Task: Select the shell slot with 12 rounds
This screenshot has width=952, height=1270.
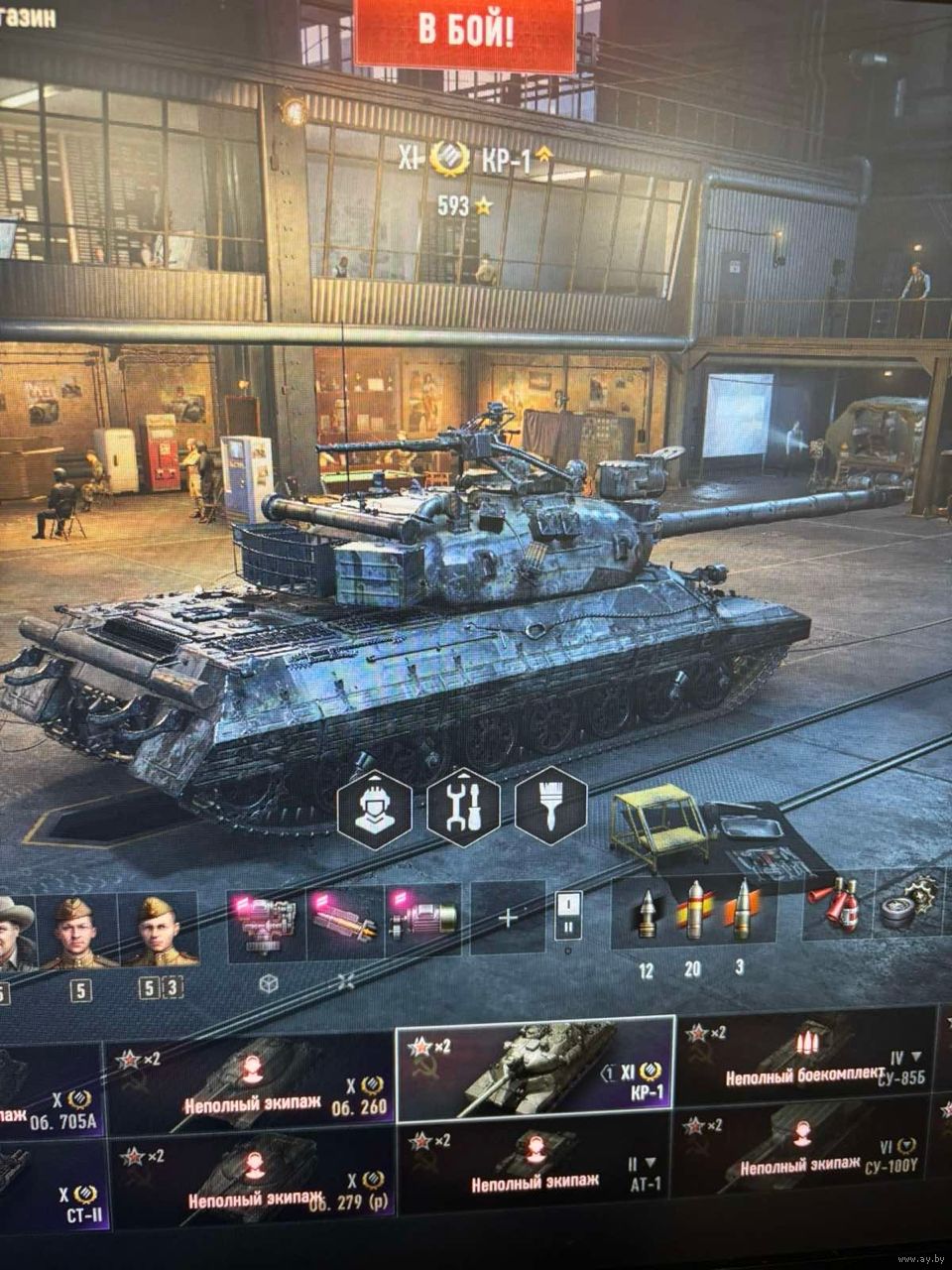Action: 649,915
